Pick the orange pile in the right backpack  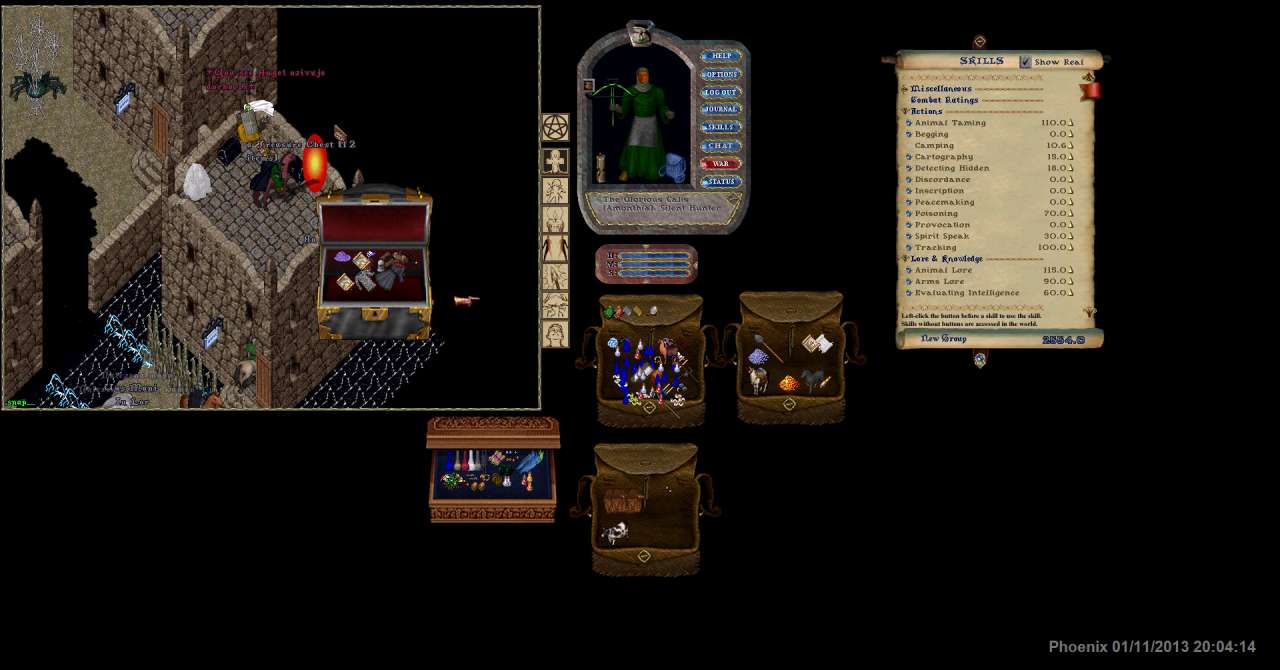789,383
